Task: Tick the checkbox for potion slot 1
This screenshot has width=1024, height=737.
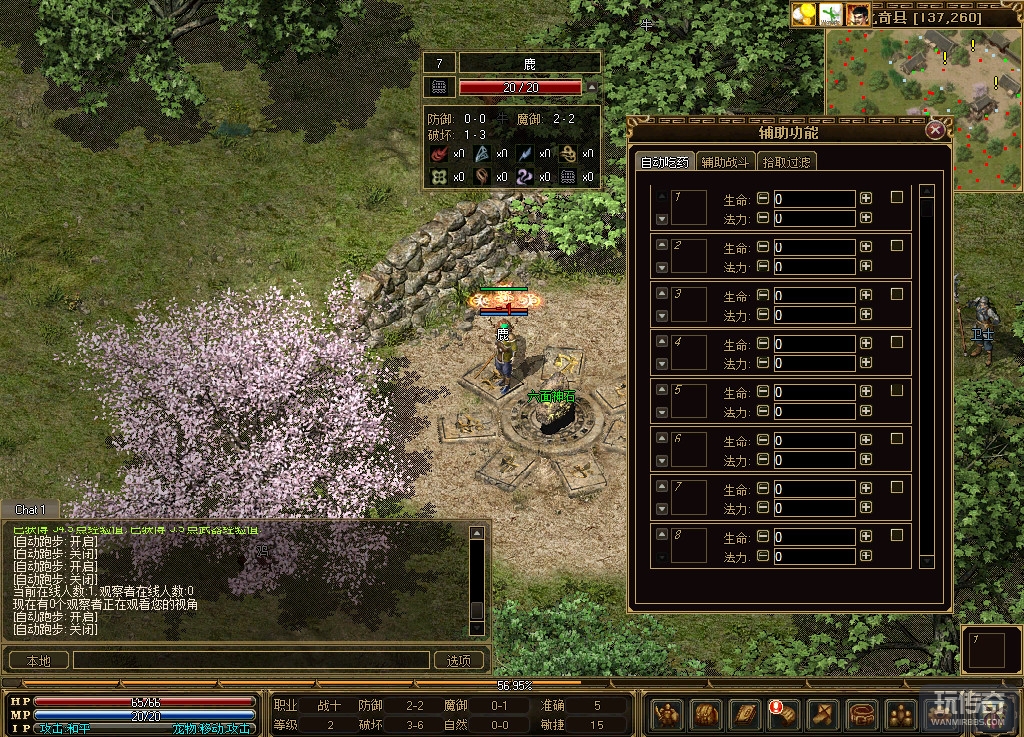Action: click(897, 198)
